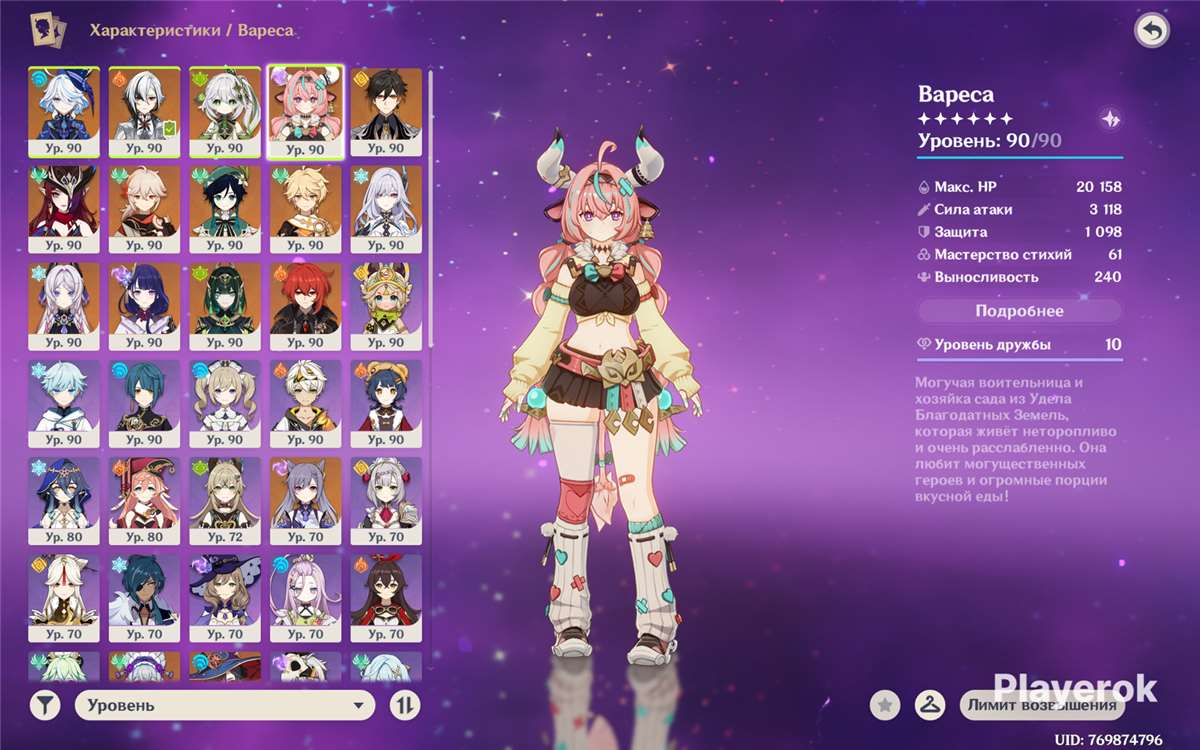Open the character filter funnel
The image size is (1200, 750).
coord(45,706)
